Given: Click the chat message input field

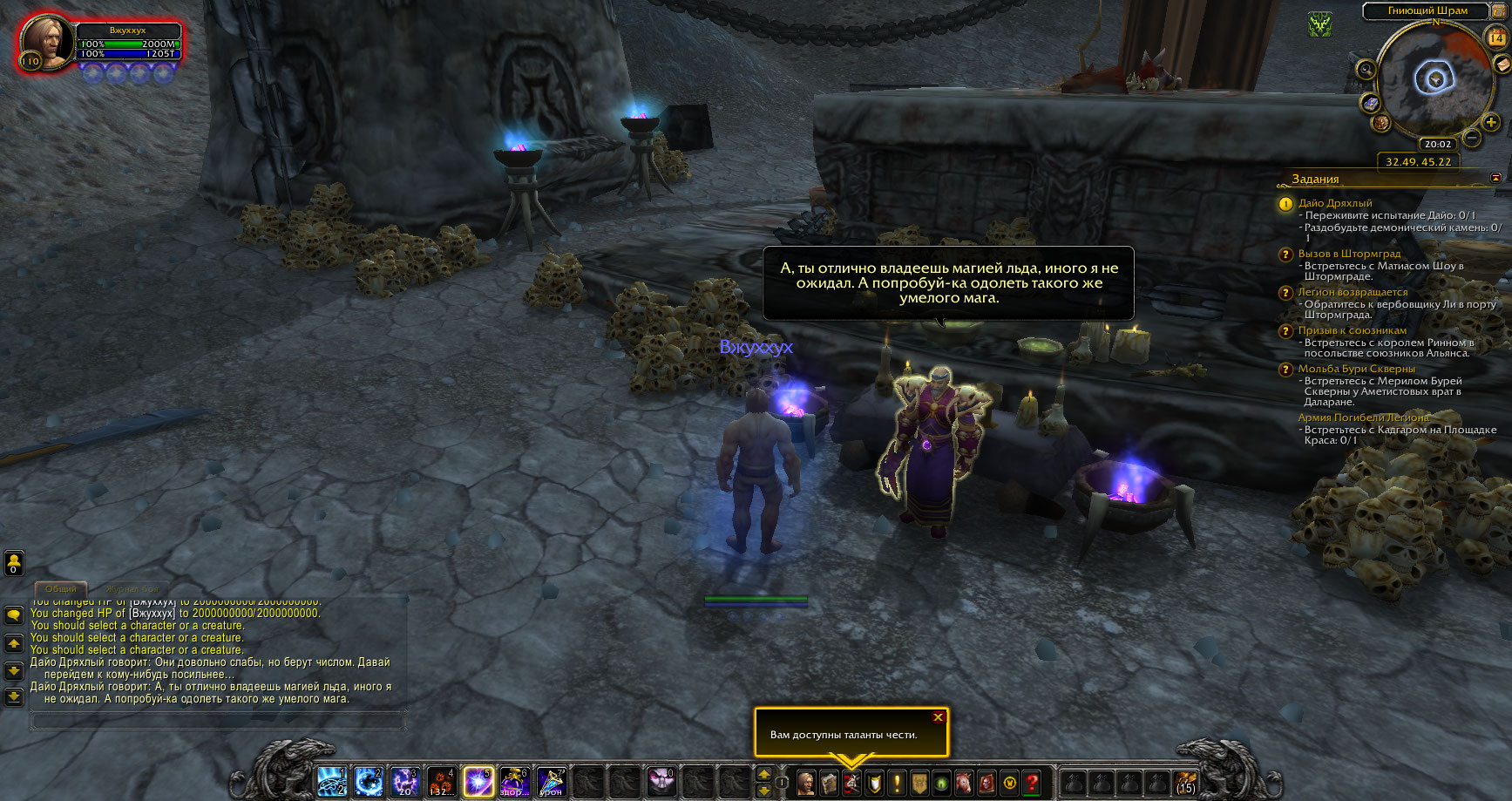Looking at the screenshot, I should (218, 721).
